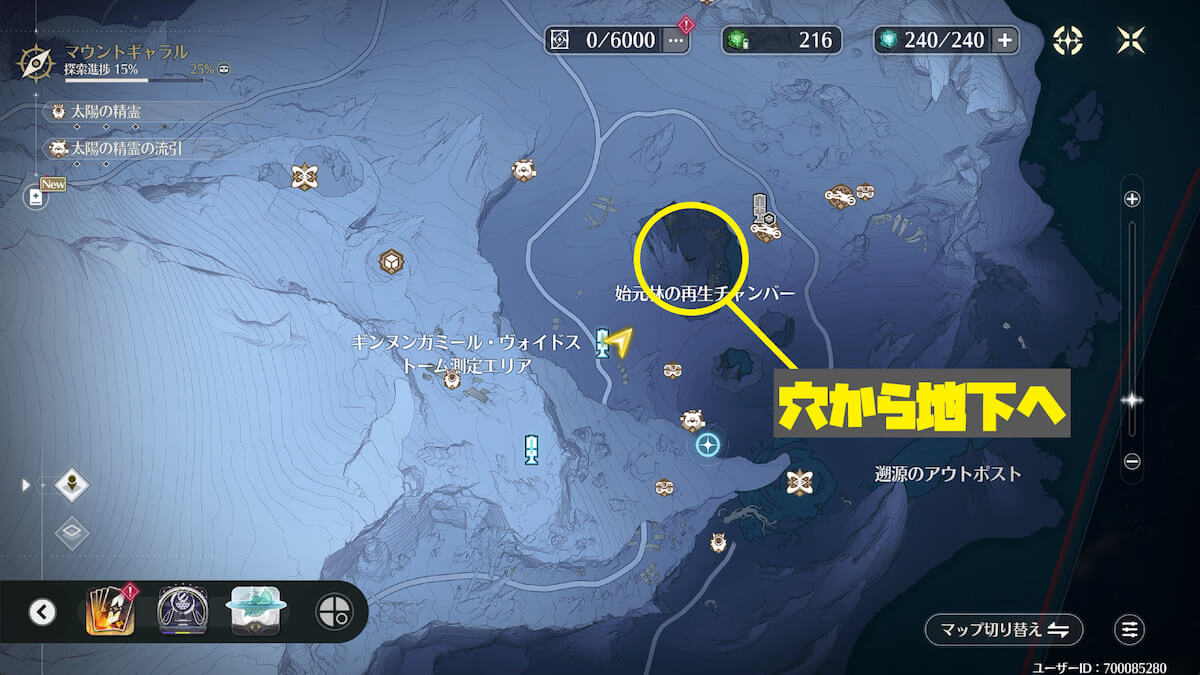Viewport: 1200px width, 675px height.
Task: Click the マップ切り替え map switch button
Action: pyautogui.click(x=1003, y=629)
